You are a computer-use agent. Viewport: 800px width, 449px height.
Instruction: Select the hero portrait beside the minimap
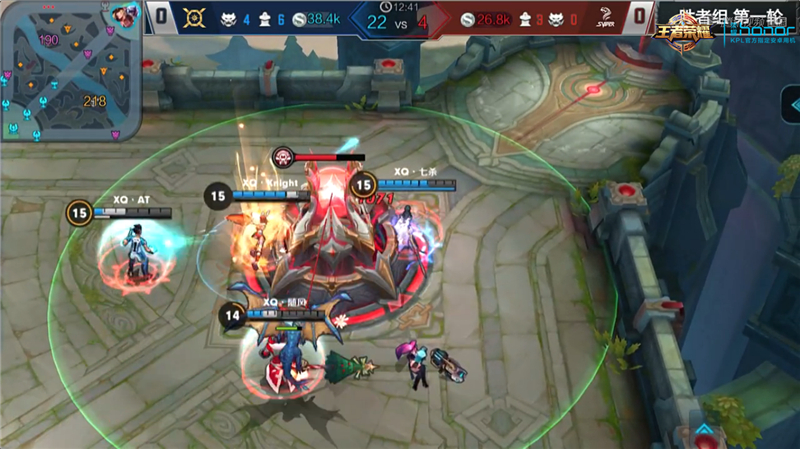pyautogui.click(x=125, y=15)
